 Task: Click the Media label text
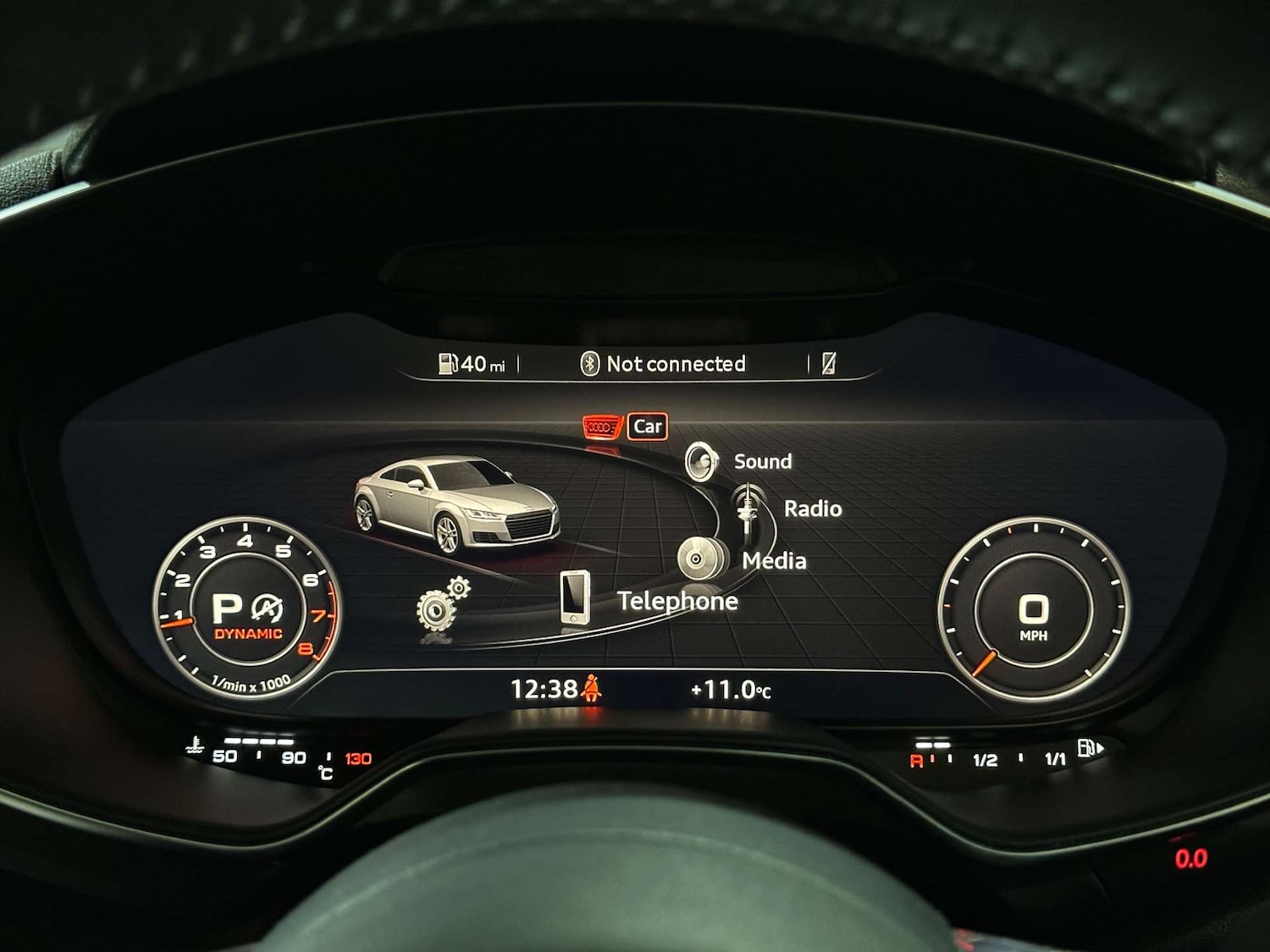773,559
